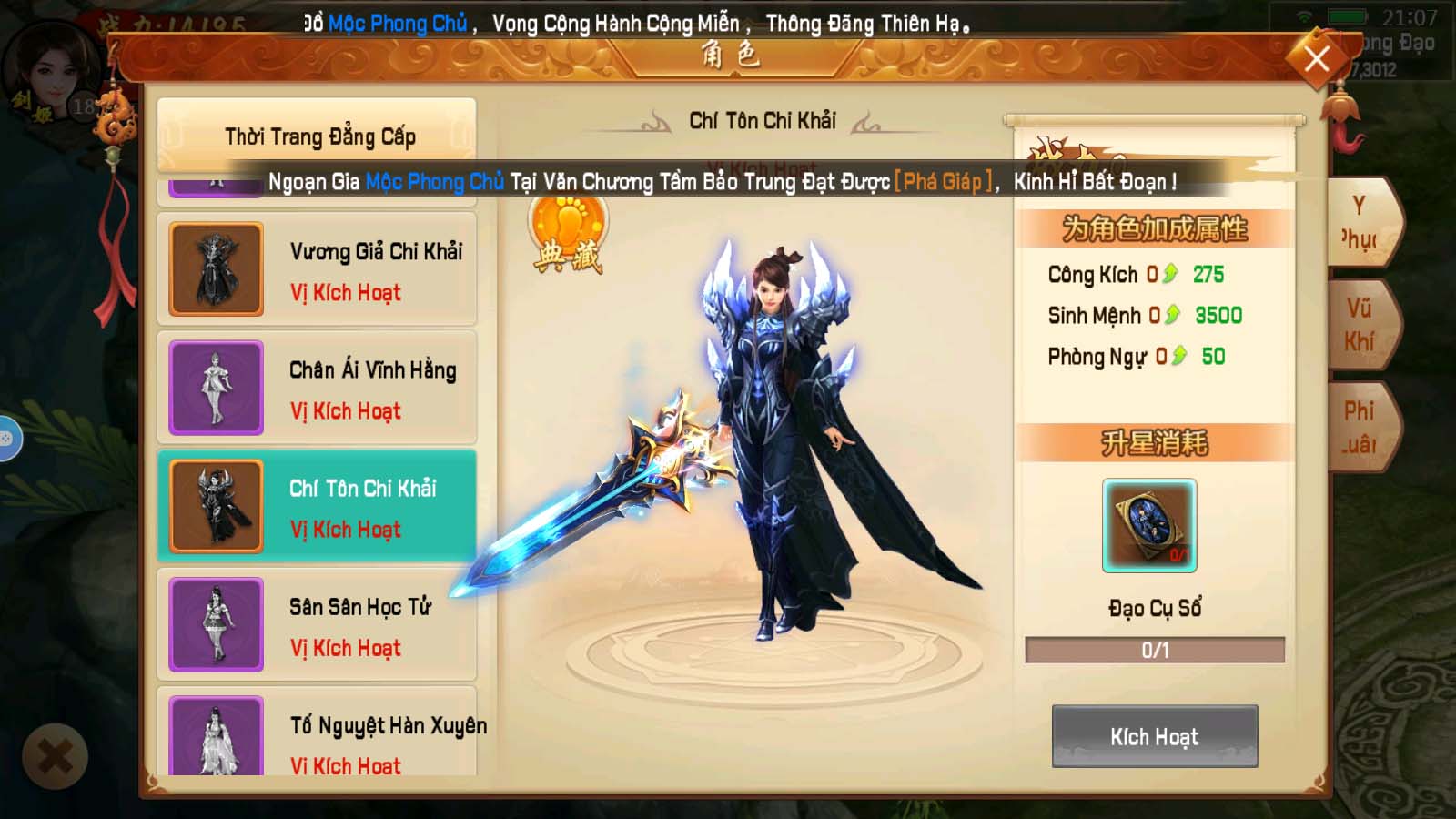
Task: Select the Tố Nguyệt Hàn Xuyên costume
Action: (x=318, y=735)
